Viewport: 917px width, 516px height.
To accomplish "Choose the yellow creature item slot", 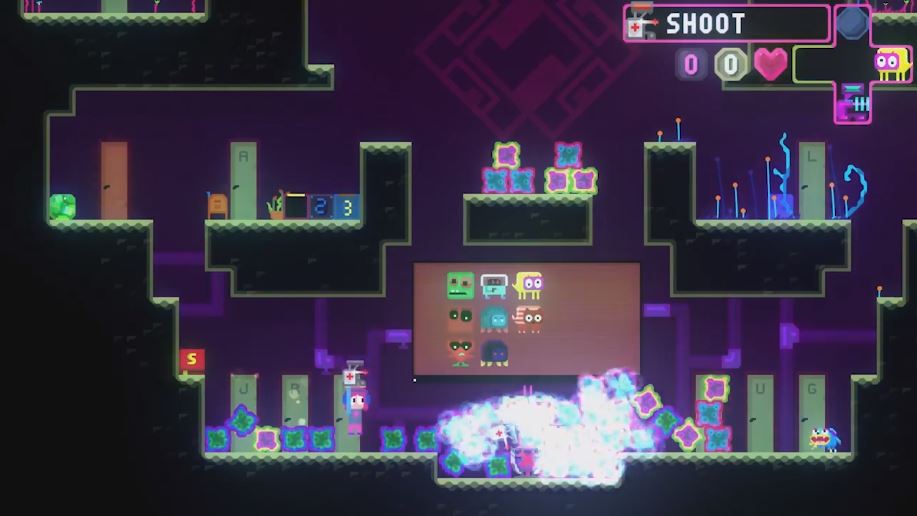I will coord(890,65).
